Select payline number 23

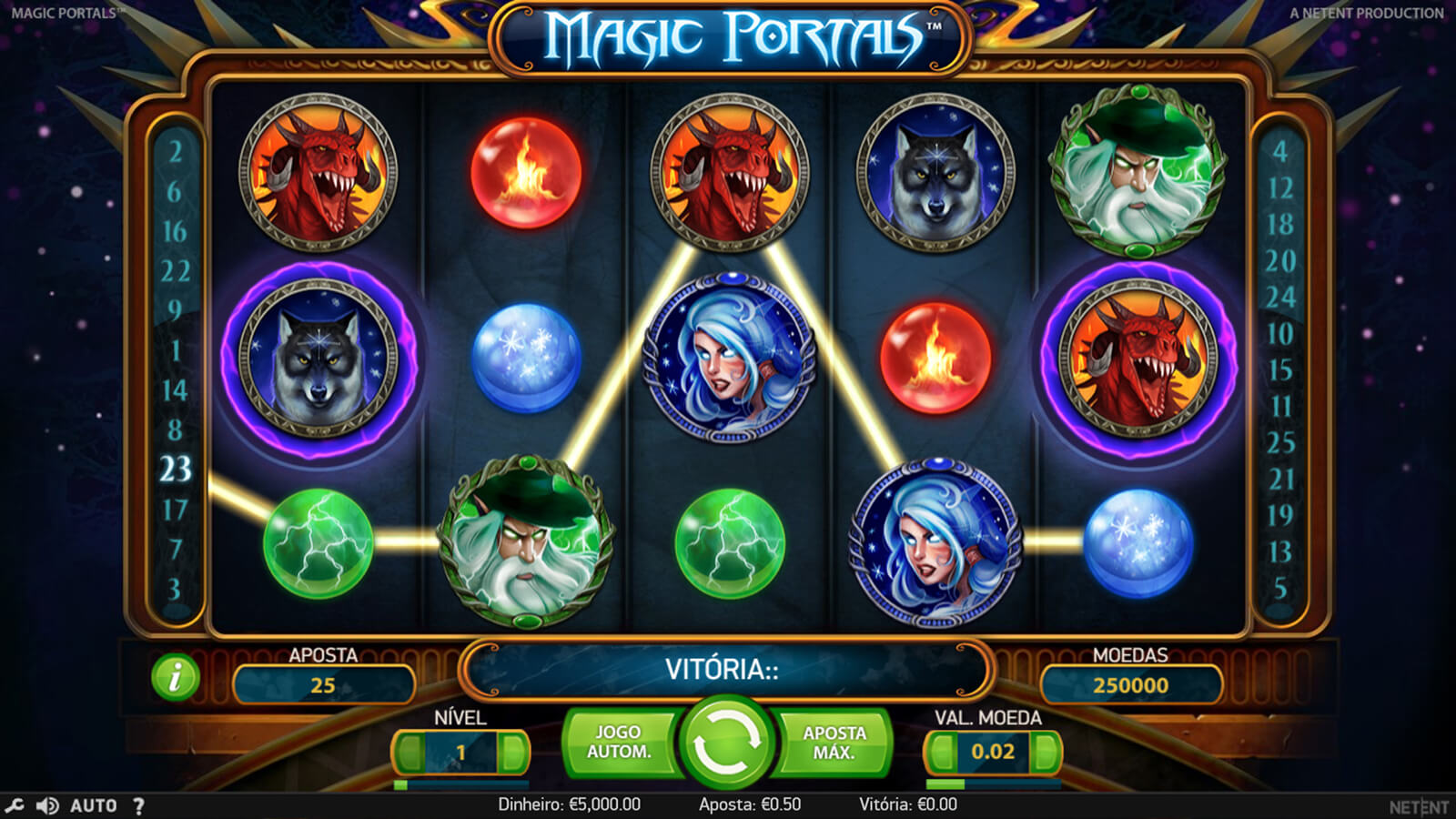pyautogui.click(x=176, y=469)
